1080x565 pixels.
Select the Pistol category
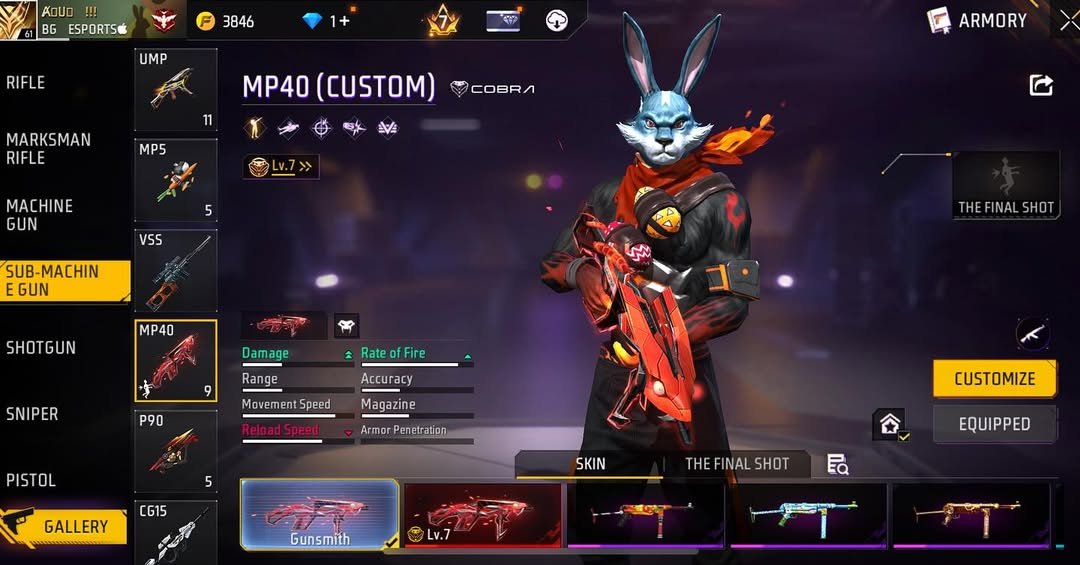click(31, 480)
